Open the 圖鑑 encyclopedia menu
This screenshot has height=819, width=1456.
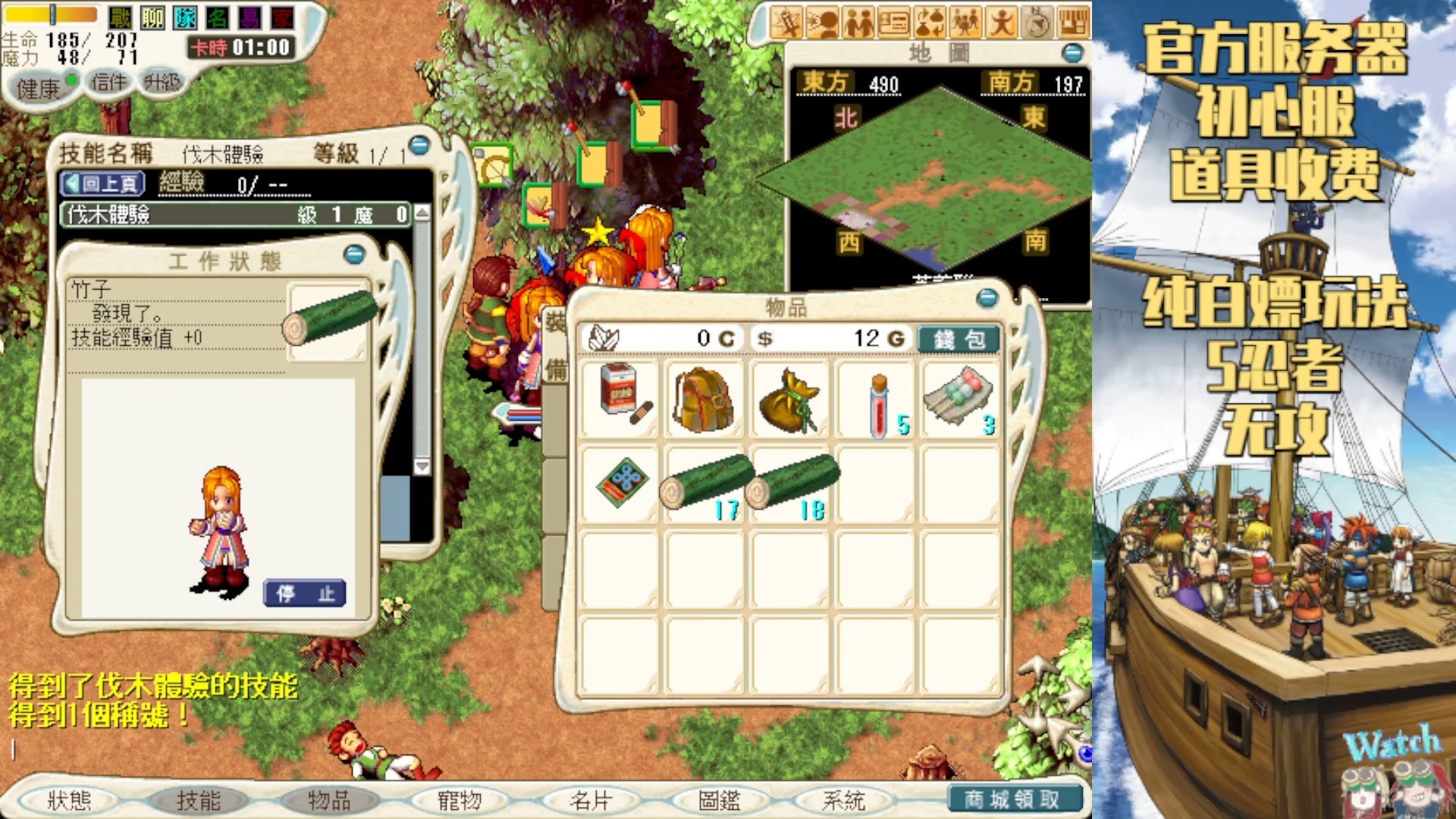(x=720, y=800)
